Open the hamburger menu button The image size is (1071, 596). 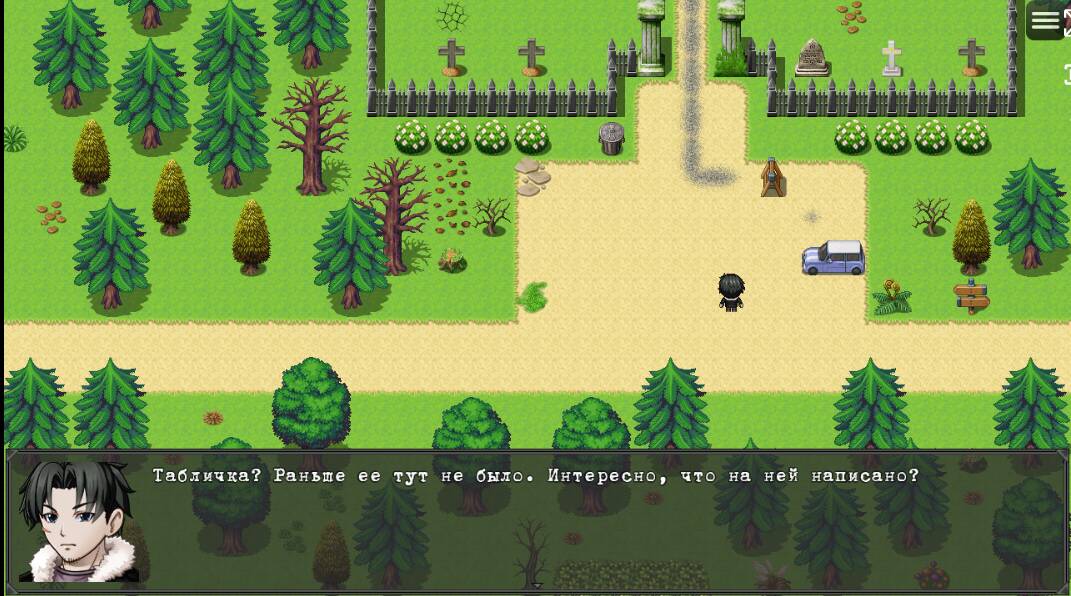pyautogui.click(x=1045, y=21)
